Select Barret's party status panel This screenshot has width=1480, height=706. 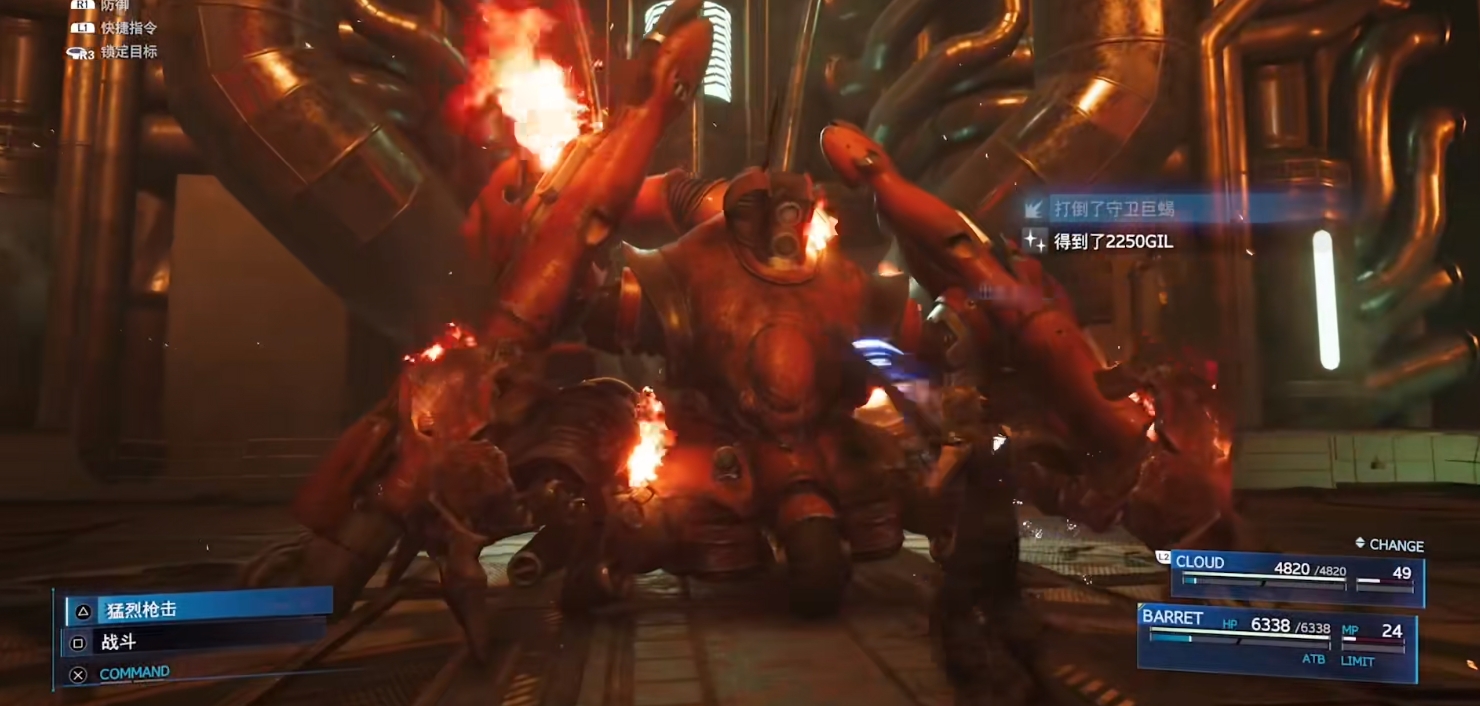point(1278,640)
